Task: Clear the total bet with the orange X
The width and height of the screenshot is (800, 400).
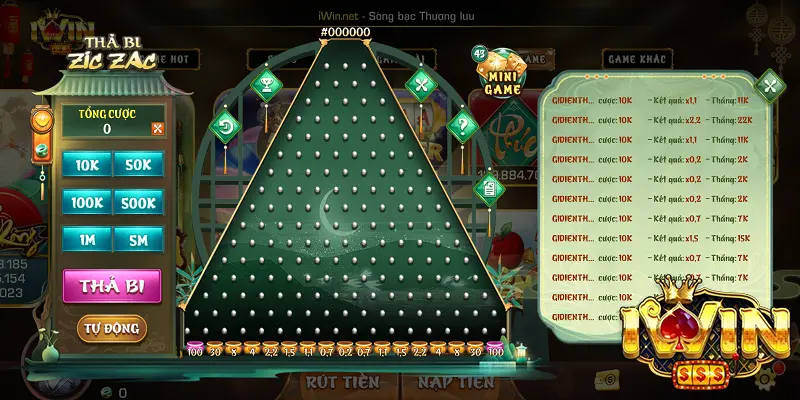Action: tap(157, 128)
